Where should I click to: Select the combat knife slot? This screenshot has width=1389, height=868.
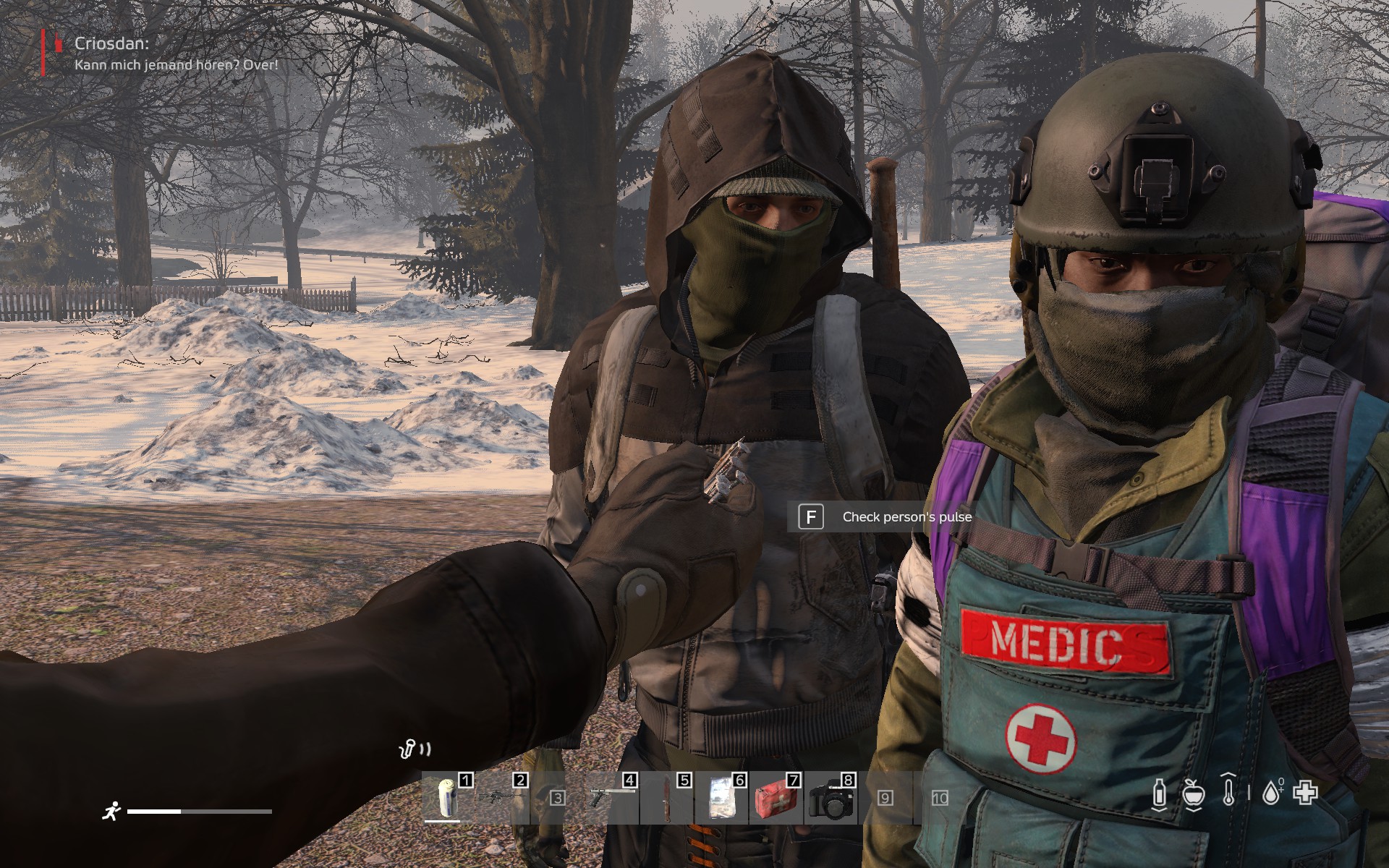click(664, 797)
